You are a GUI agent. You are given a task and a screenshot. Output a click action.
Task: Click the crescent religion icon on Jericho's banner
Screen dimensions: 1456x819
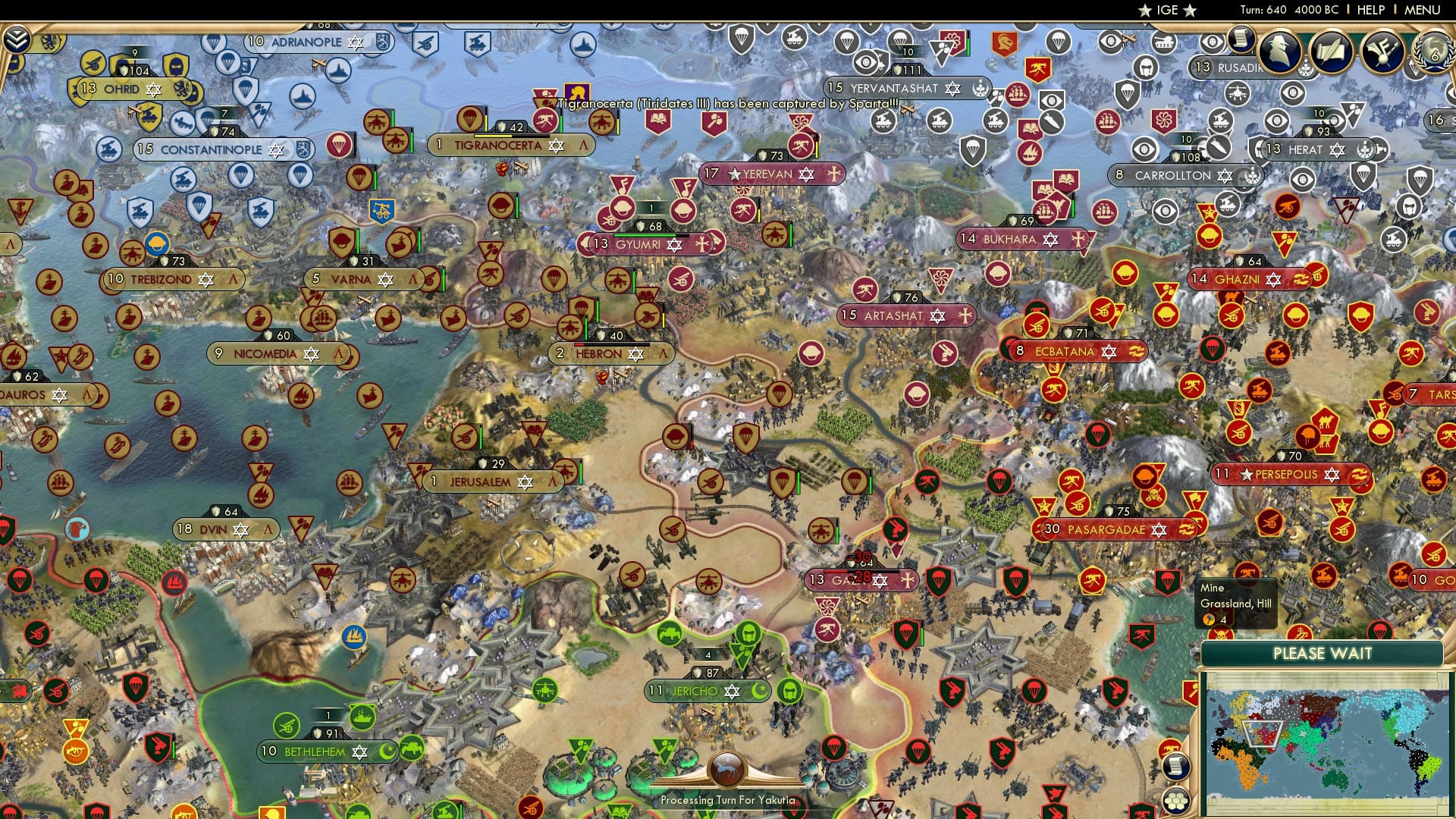coord(758,691)
